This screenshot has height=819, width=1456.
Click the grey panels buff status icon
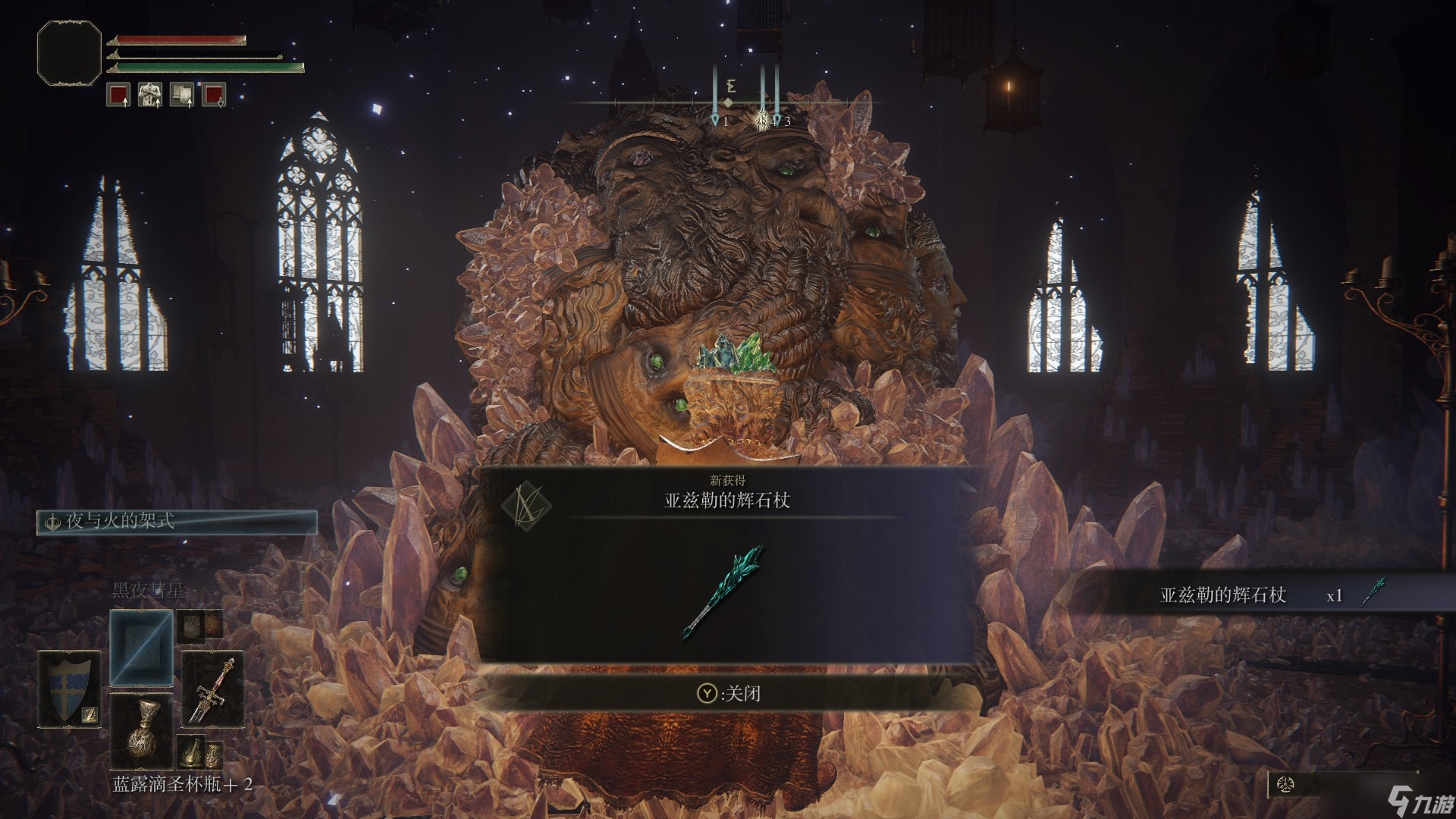click(182, 95)
